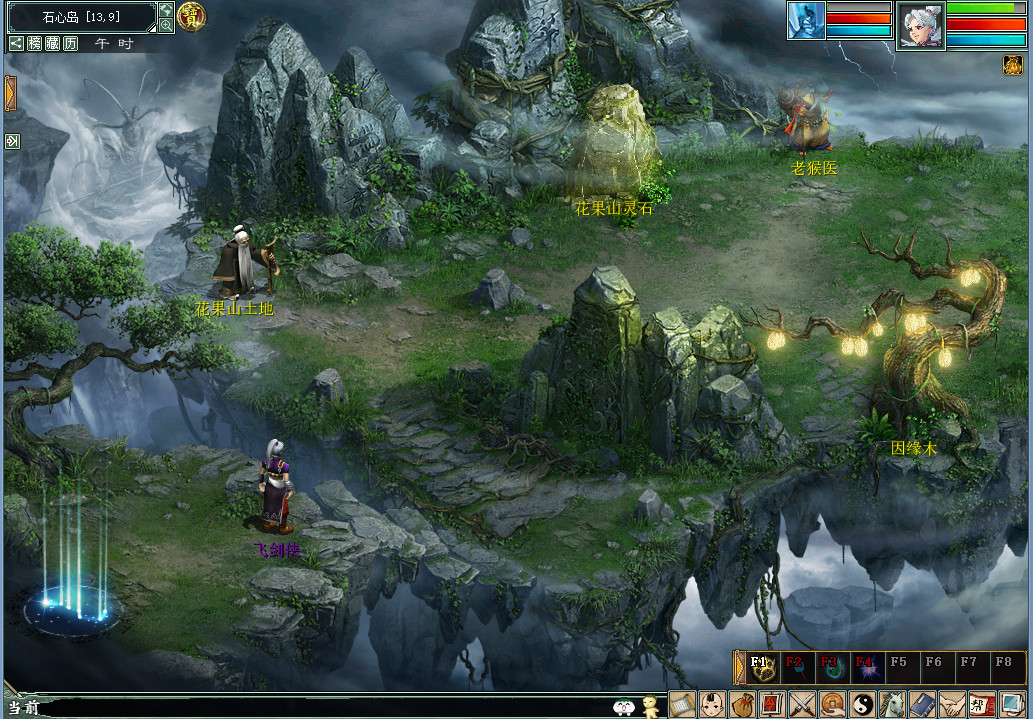Click the golden pouch buff icon
The width and height of the screenshot is (1033, 719).
pos(1012,65)
